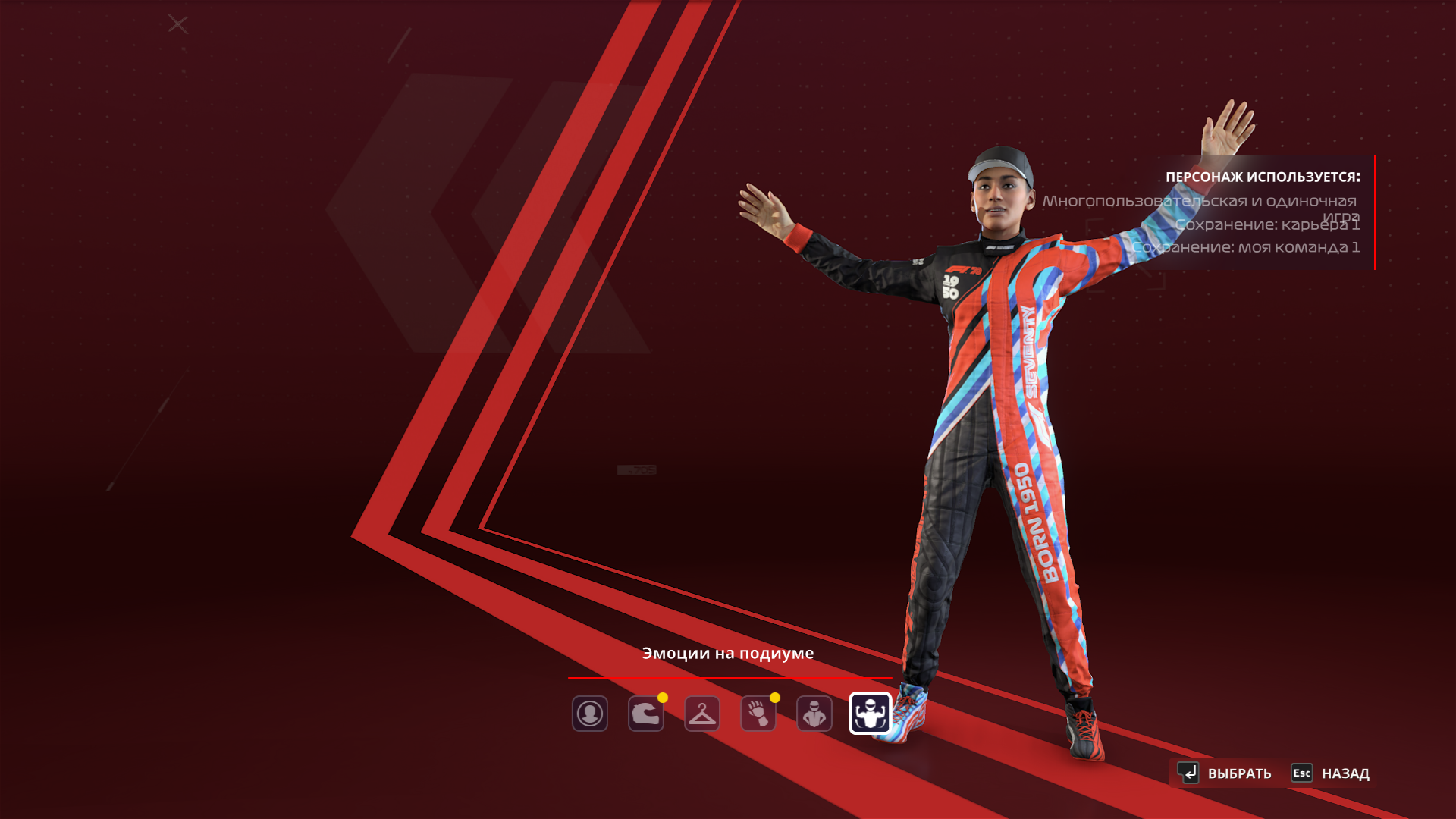This screenshot has height=819, width=1456.
Task: Select the helmet customization category
Action: [x=645, y=714]
